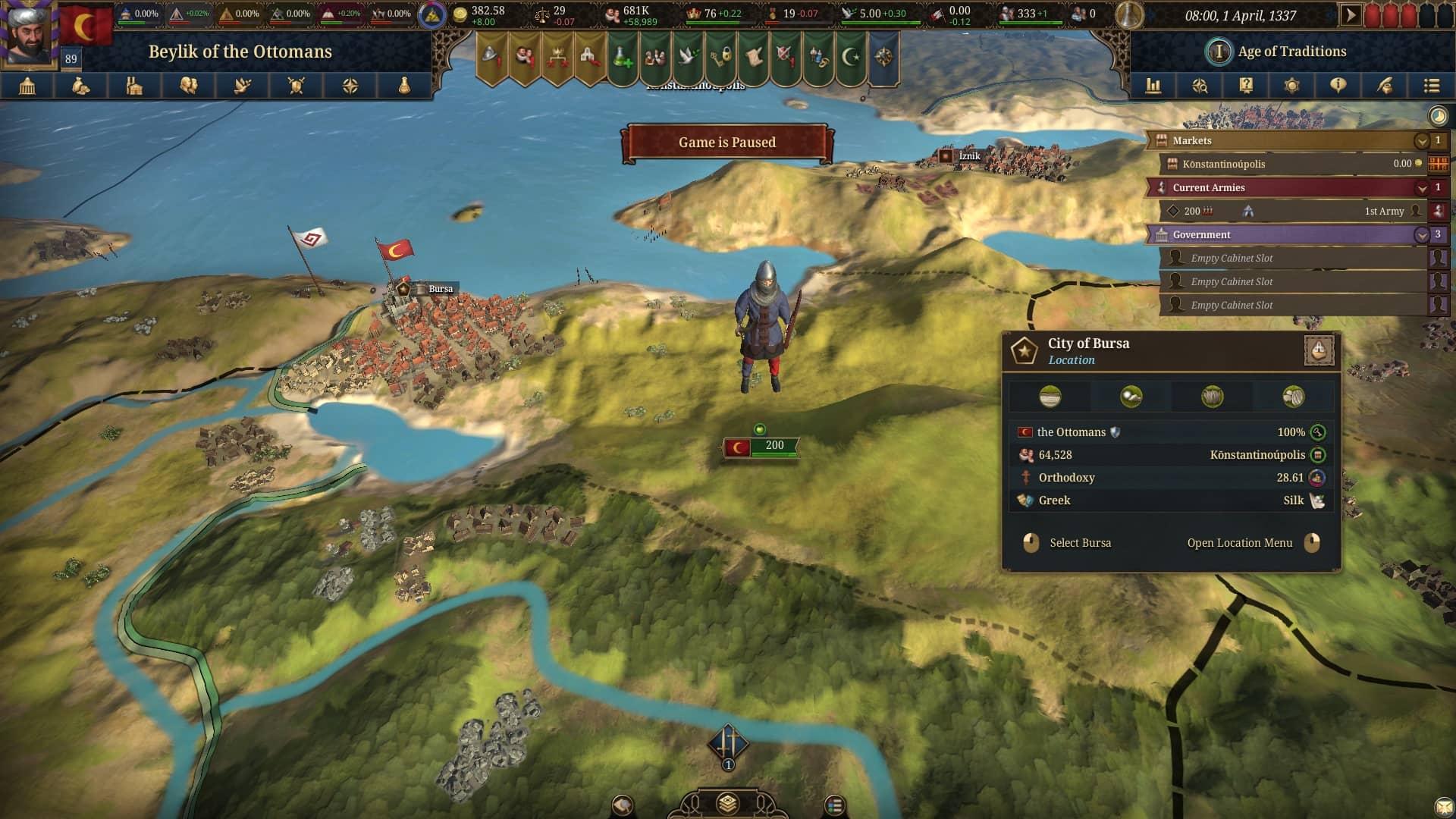Open the crescent religion alert banner
The image size is (1456, 819).
[851, 56]
